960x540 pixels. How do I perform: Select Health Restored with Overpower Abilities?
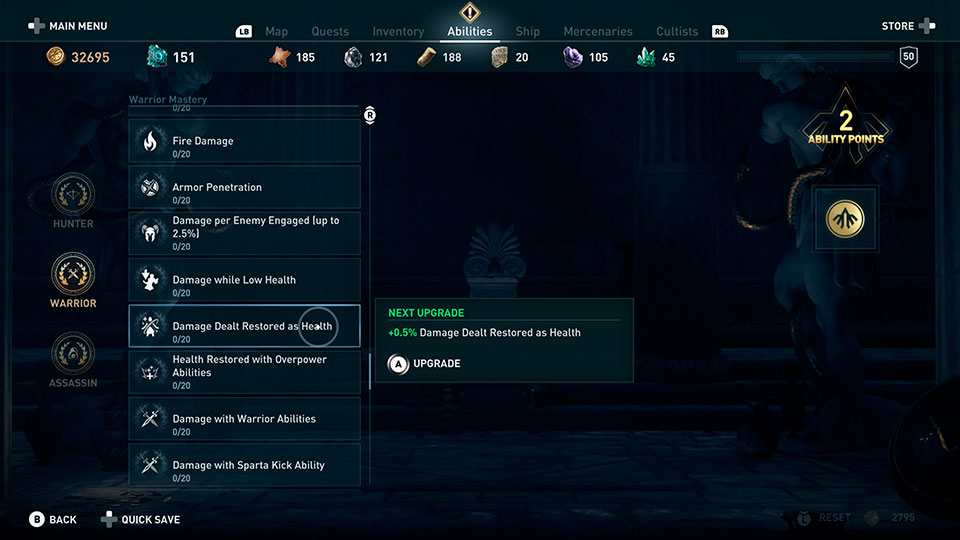coord(244,372)
